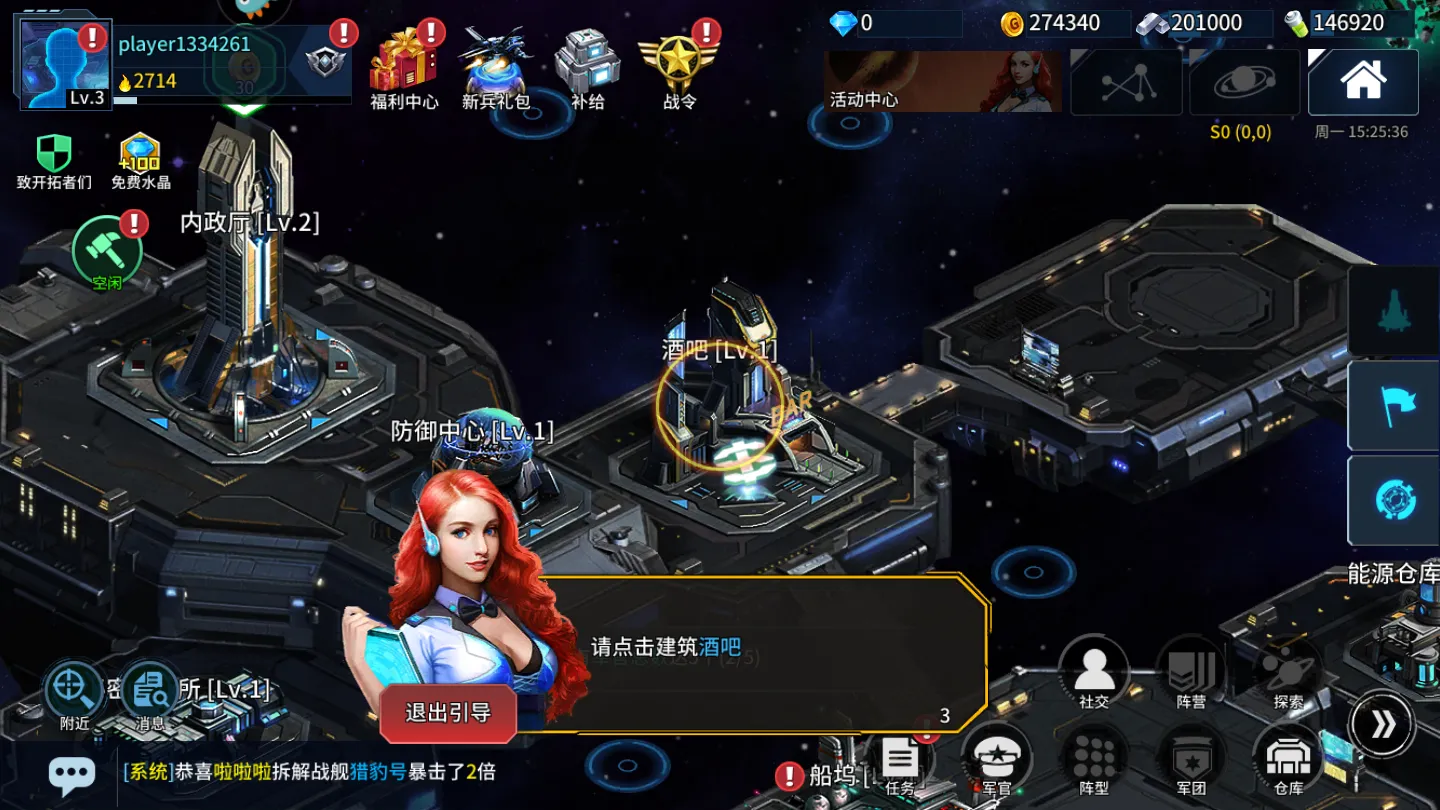
Task: Open the star network map button
Action: (x=1126, y=82)
